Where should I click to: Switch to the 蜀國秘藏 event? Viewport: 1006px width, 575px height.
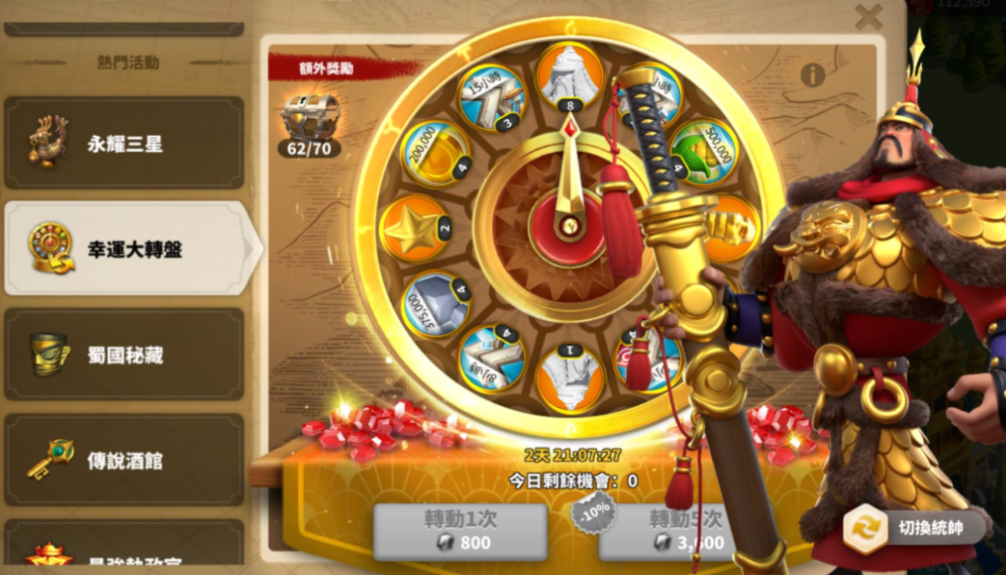pyautogui.click(x=124, y=355)
